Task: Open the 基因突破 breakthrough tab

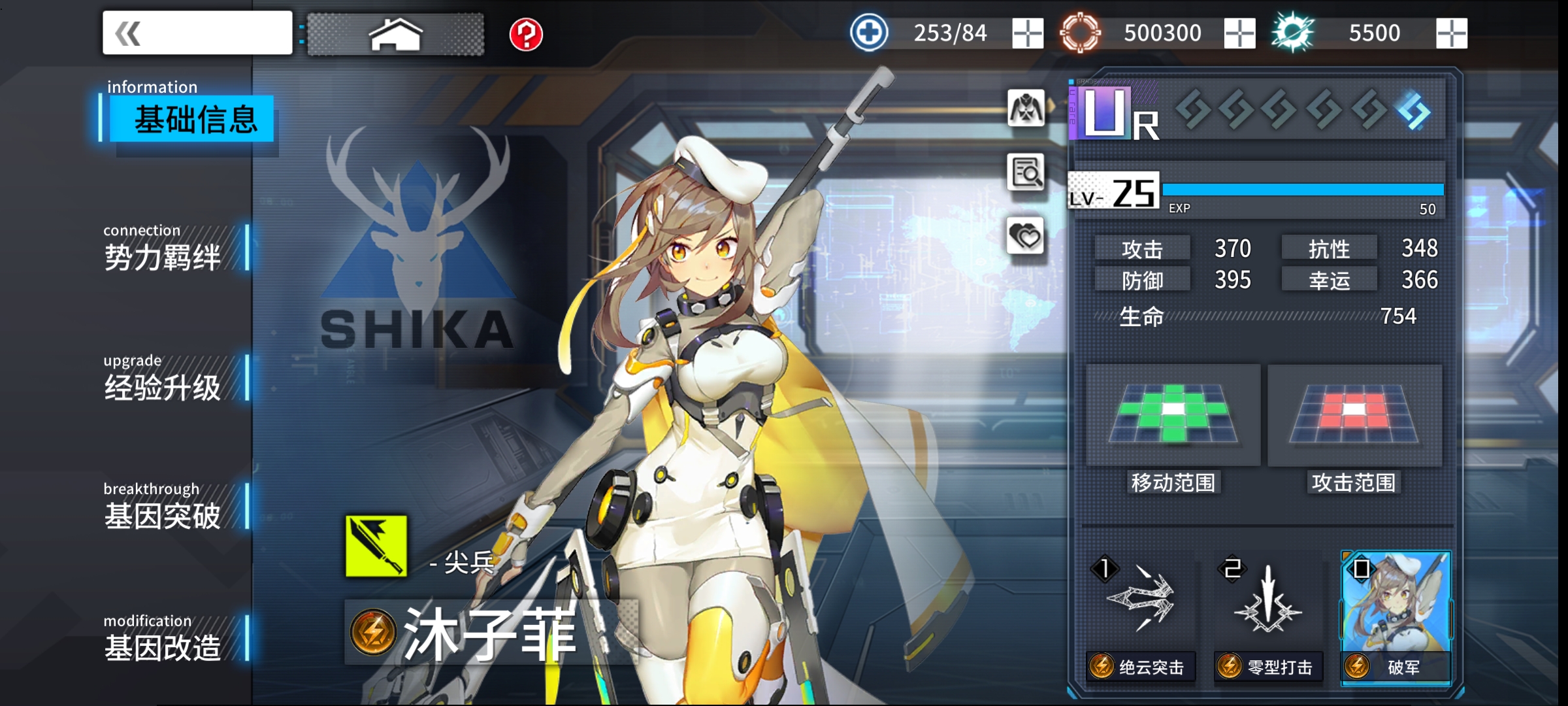Action: click(163, 514)
